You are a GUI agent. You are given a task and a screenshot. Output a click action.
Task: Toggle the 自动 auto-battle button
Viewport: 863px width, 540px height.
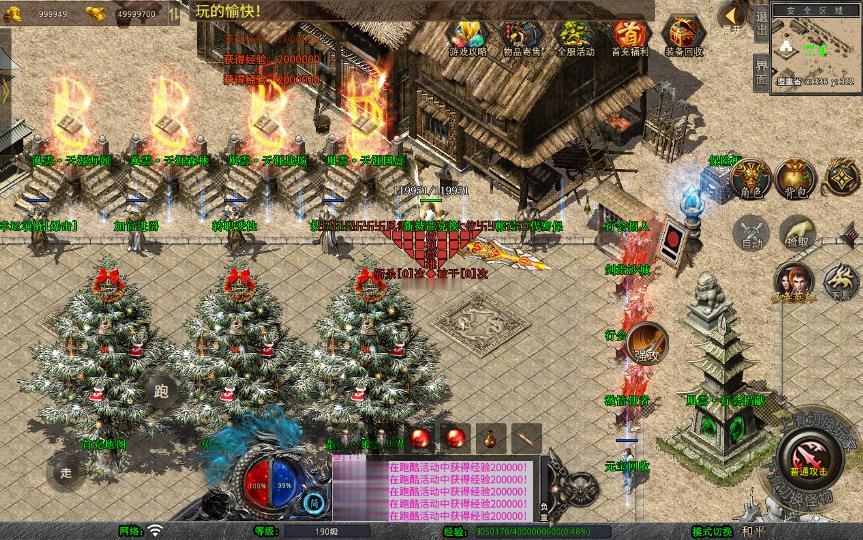(x=750, y=234)
